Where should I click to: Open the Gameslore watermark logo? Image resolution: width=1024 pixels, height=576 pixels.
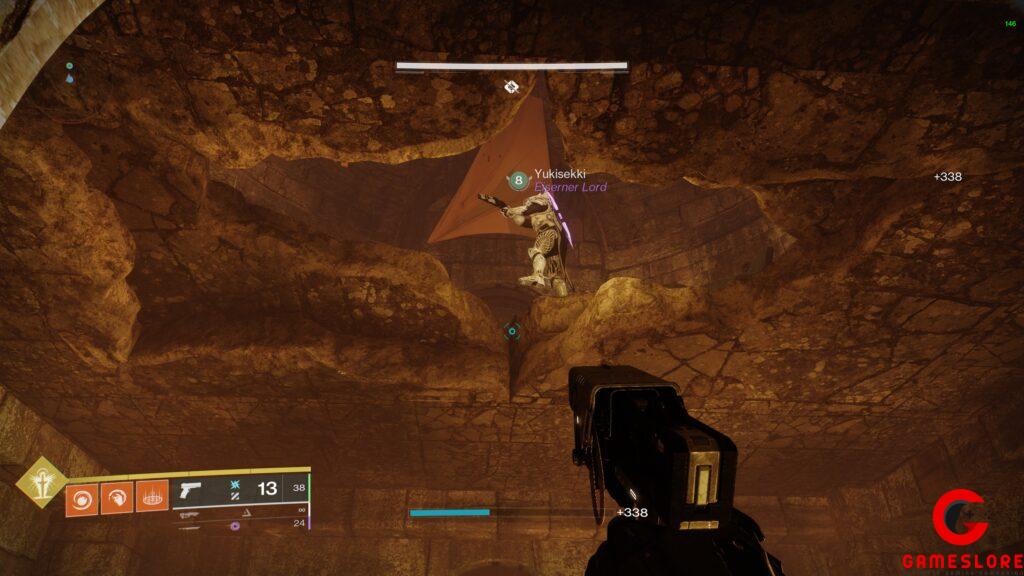(960, 530)
